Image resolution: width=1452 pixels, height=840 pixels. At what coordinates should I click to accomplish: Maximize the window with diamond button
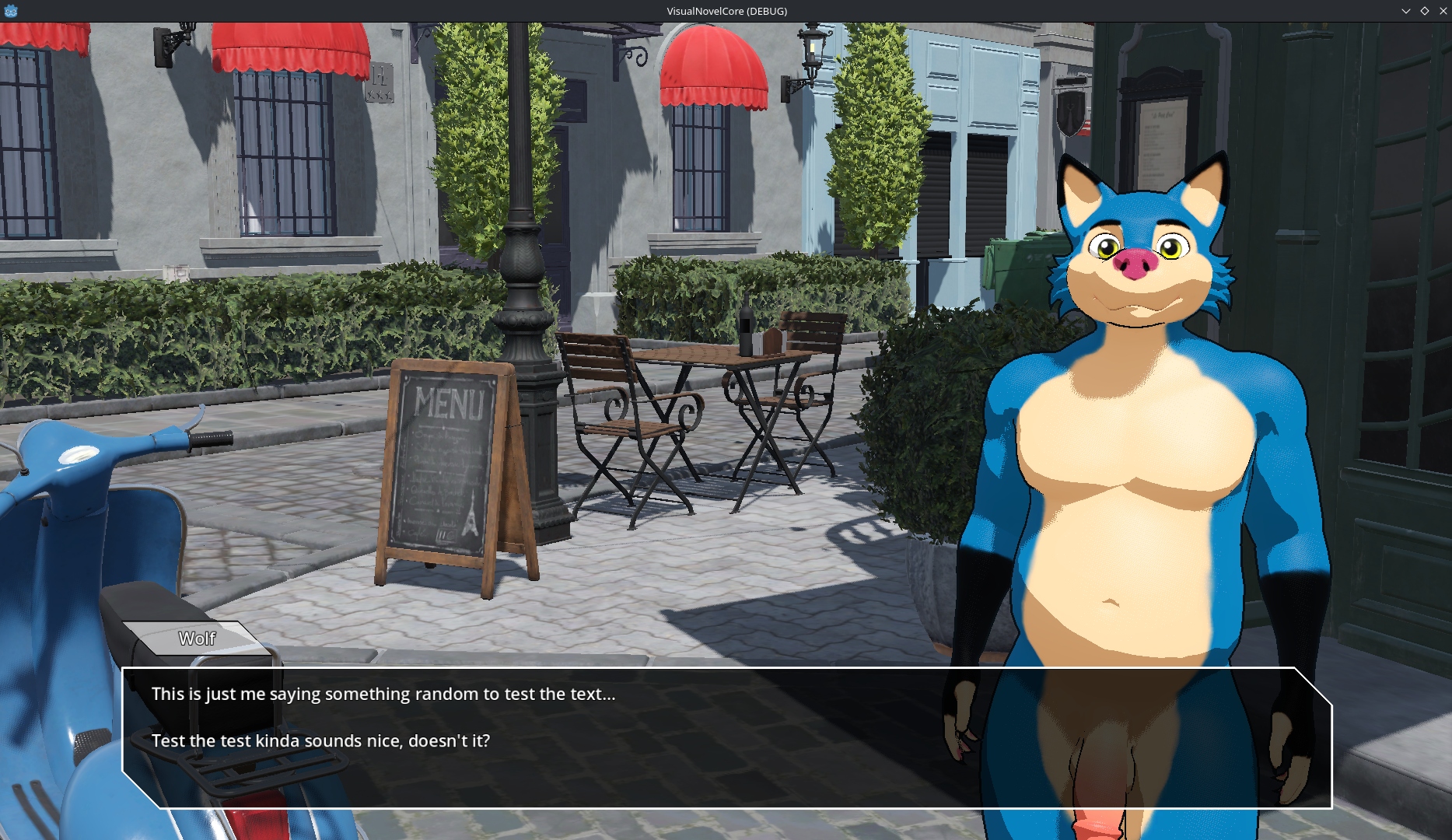[1424, 11]
